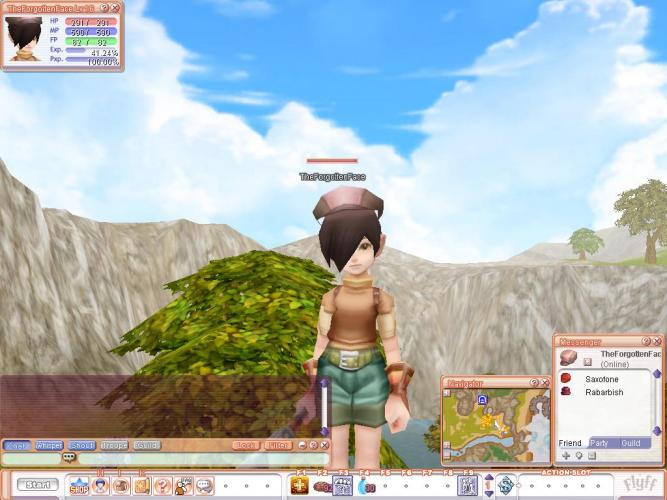
Task: Open the Shop icon in taskbar
Action: pyautogui.click(x=79, y=486)
